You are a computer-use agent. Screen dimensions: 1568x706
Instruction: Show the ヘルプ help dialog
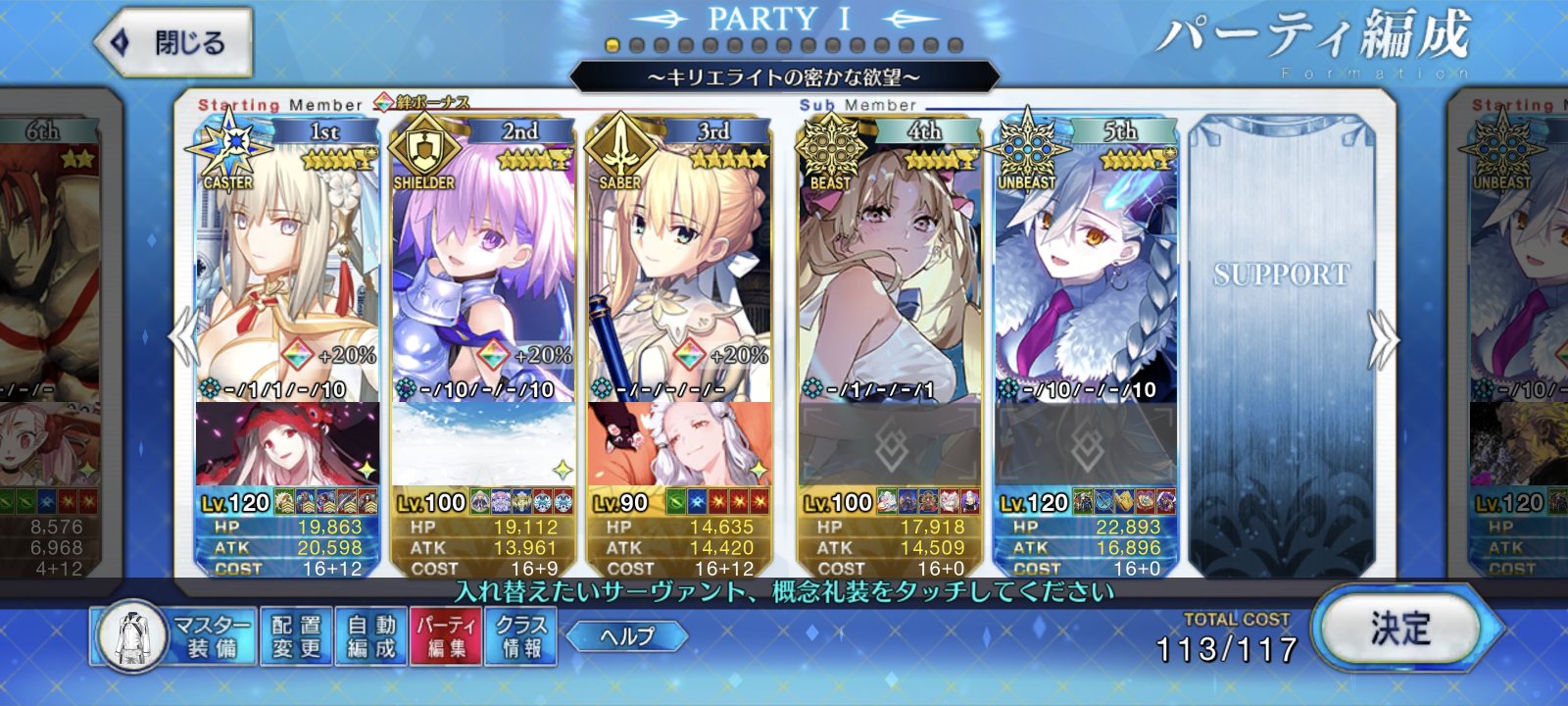click(626, 636)
